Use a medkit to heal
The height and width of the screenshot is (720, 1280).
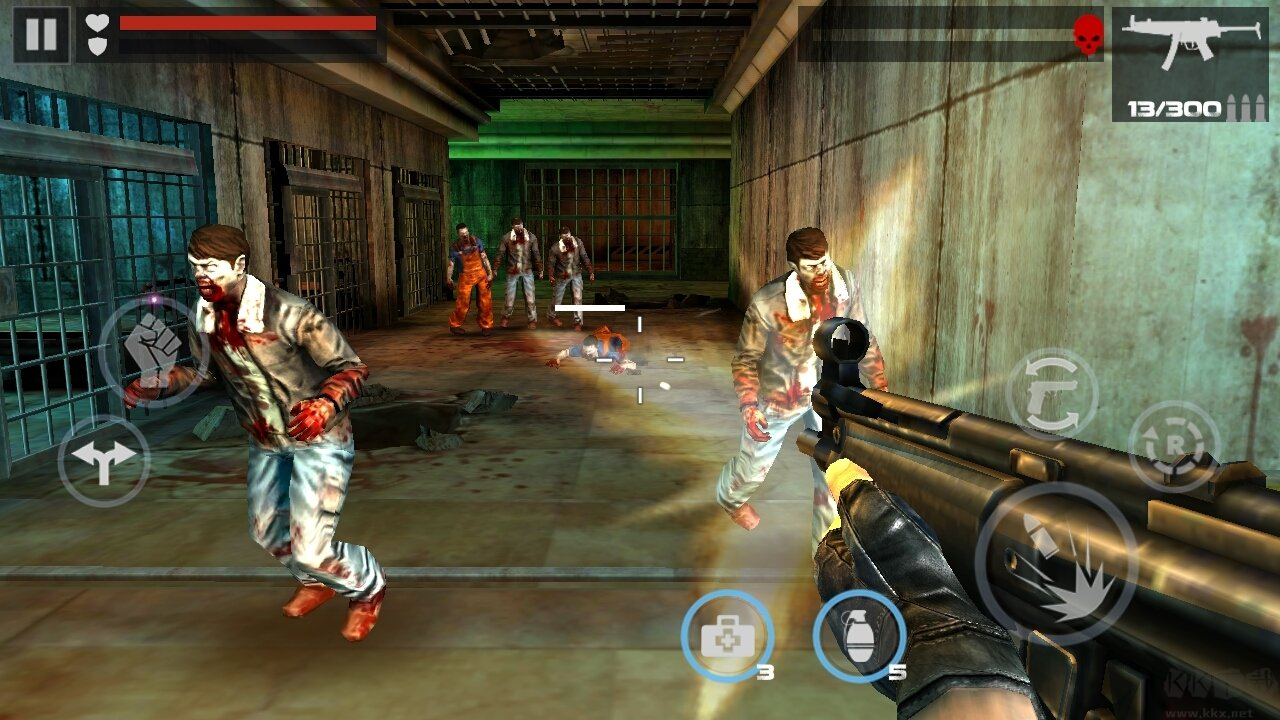click(x=727, y=636)
